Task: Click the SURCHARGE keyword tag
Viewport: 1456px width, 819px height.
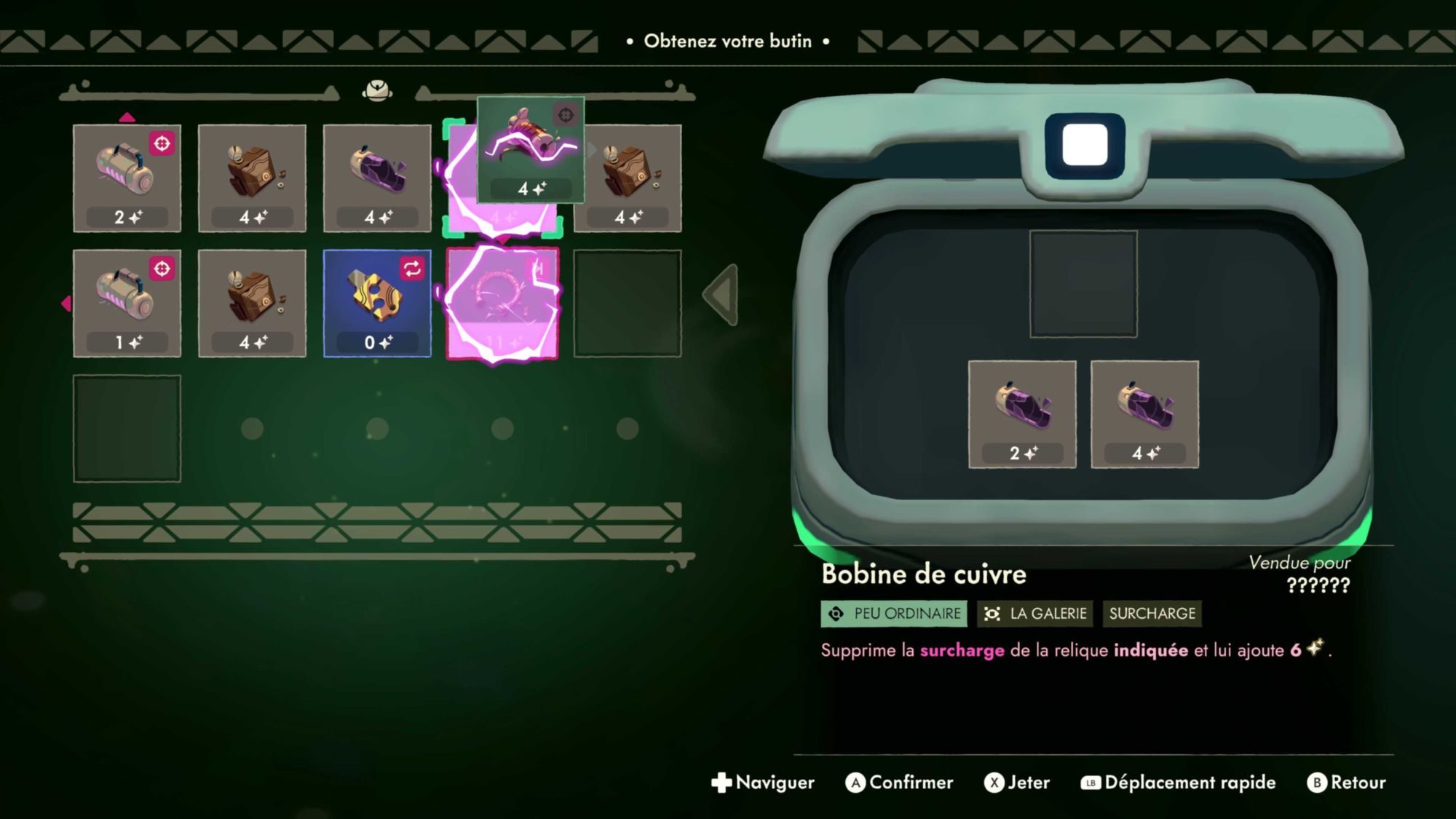Action: 1152,614
